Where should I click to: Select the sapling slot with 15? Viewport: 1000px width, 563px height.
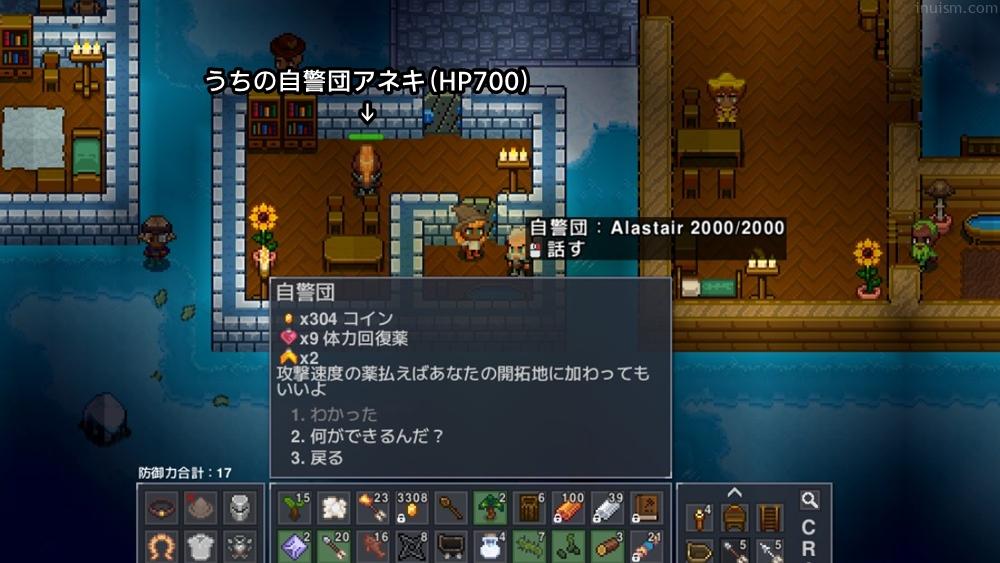click(x=294, y=509)
